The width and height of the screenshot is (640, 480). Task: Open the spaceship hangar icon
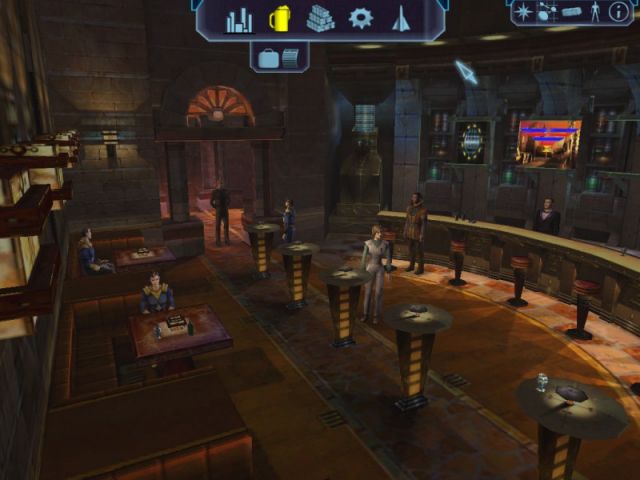(401, 19)
